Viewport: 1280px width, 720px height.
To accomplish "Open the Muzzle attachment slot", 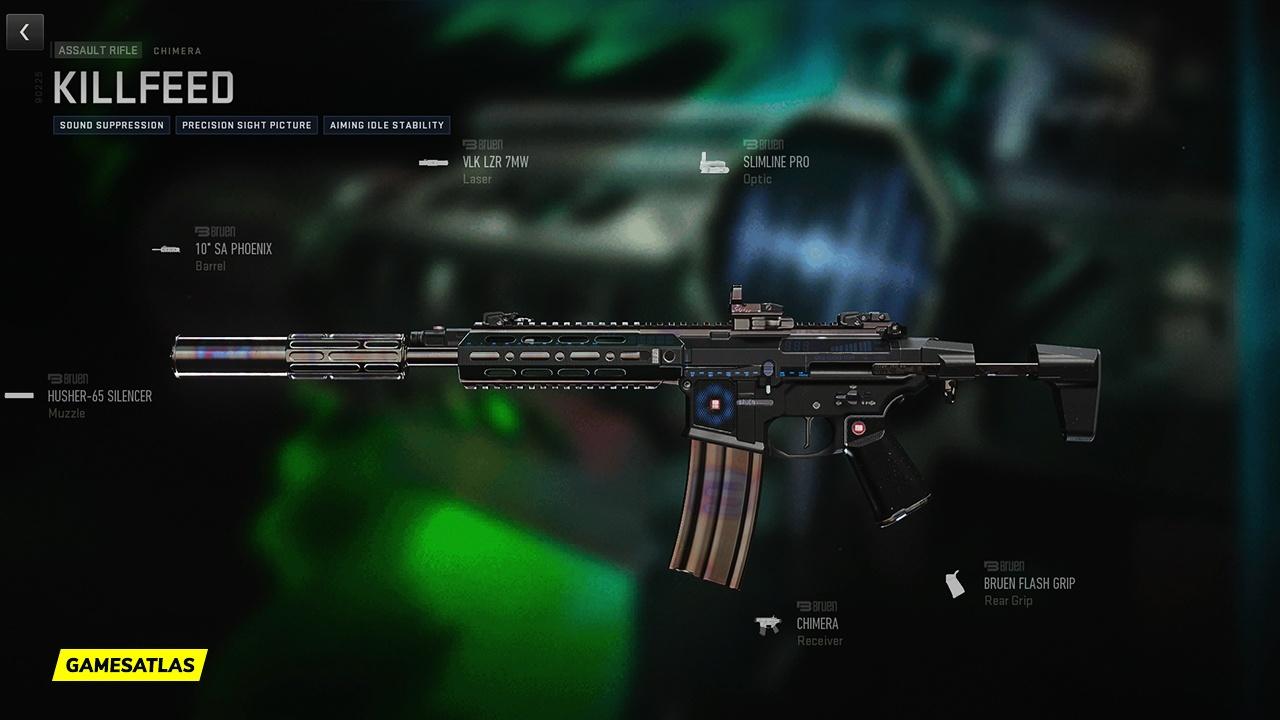I will [65, 410].
